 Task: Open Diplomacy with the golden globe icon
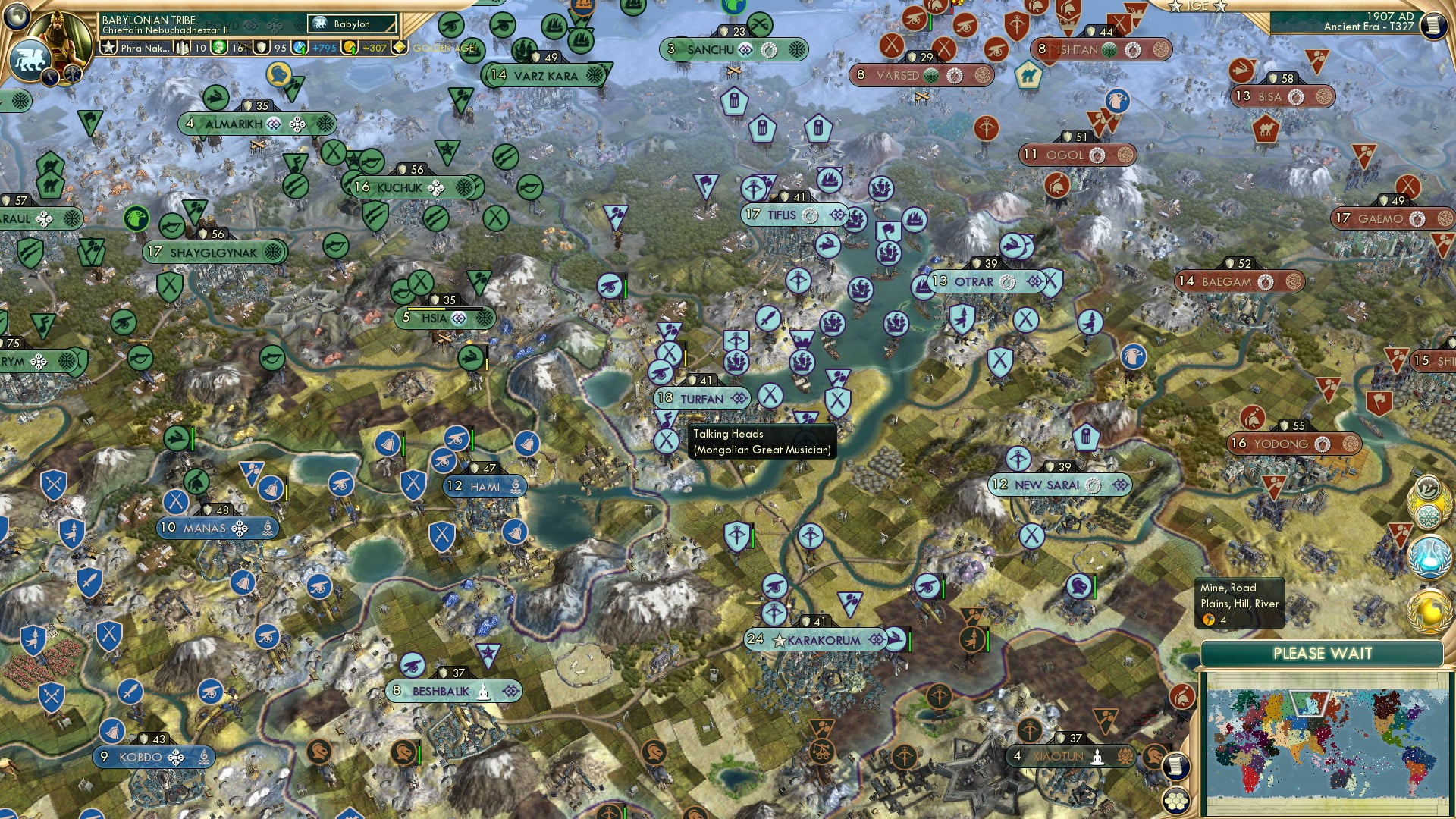[x=1430, y=608]
